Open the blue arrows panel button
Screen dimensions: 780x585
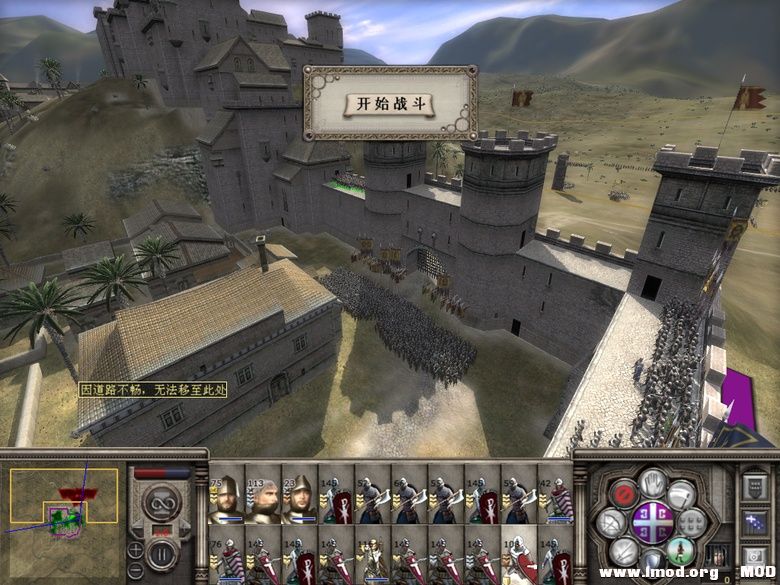755,521
